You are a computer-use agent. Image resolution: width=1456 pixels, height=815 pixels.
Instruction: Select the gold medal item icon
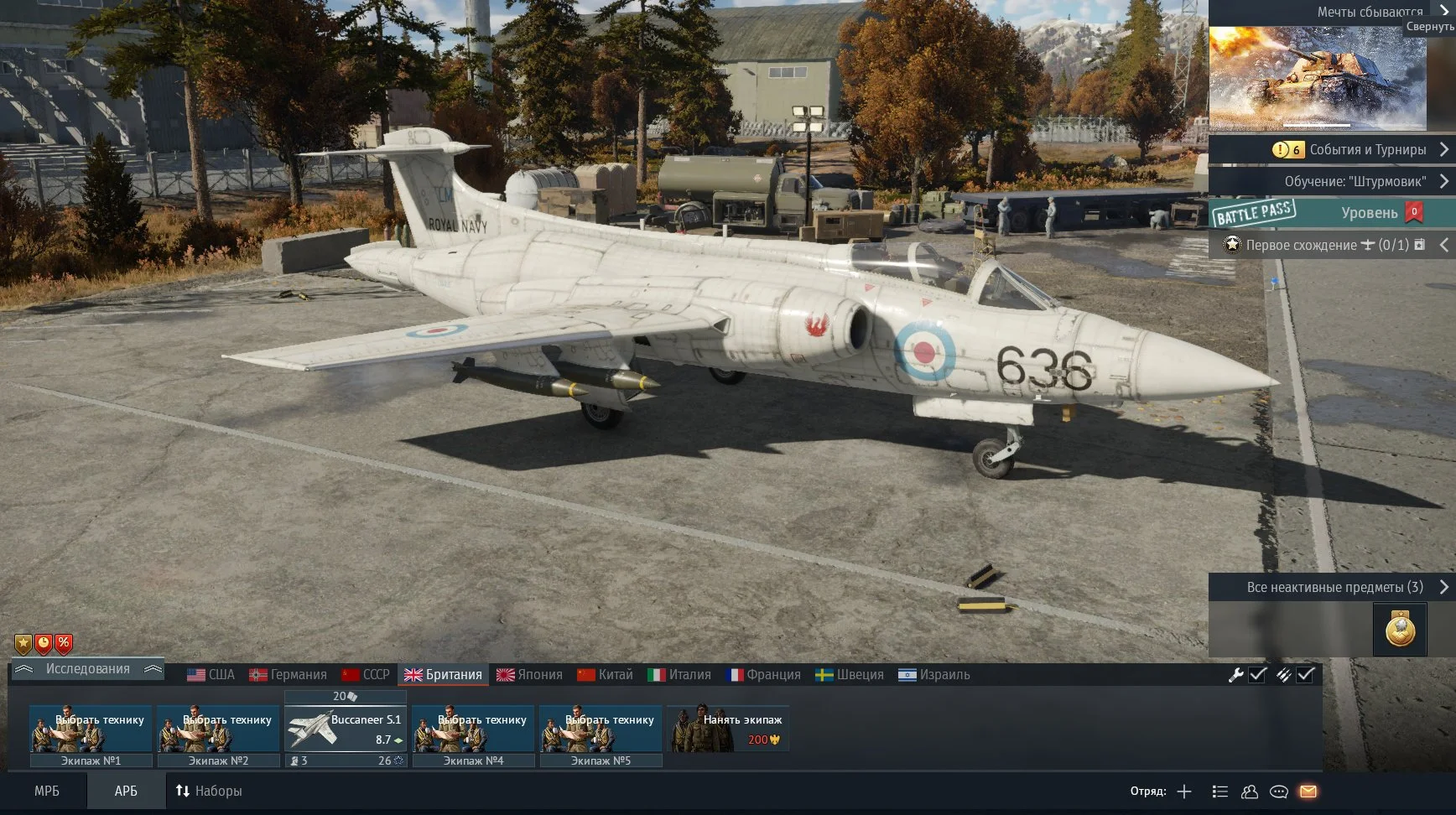point(1399,630)
